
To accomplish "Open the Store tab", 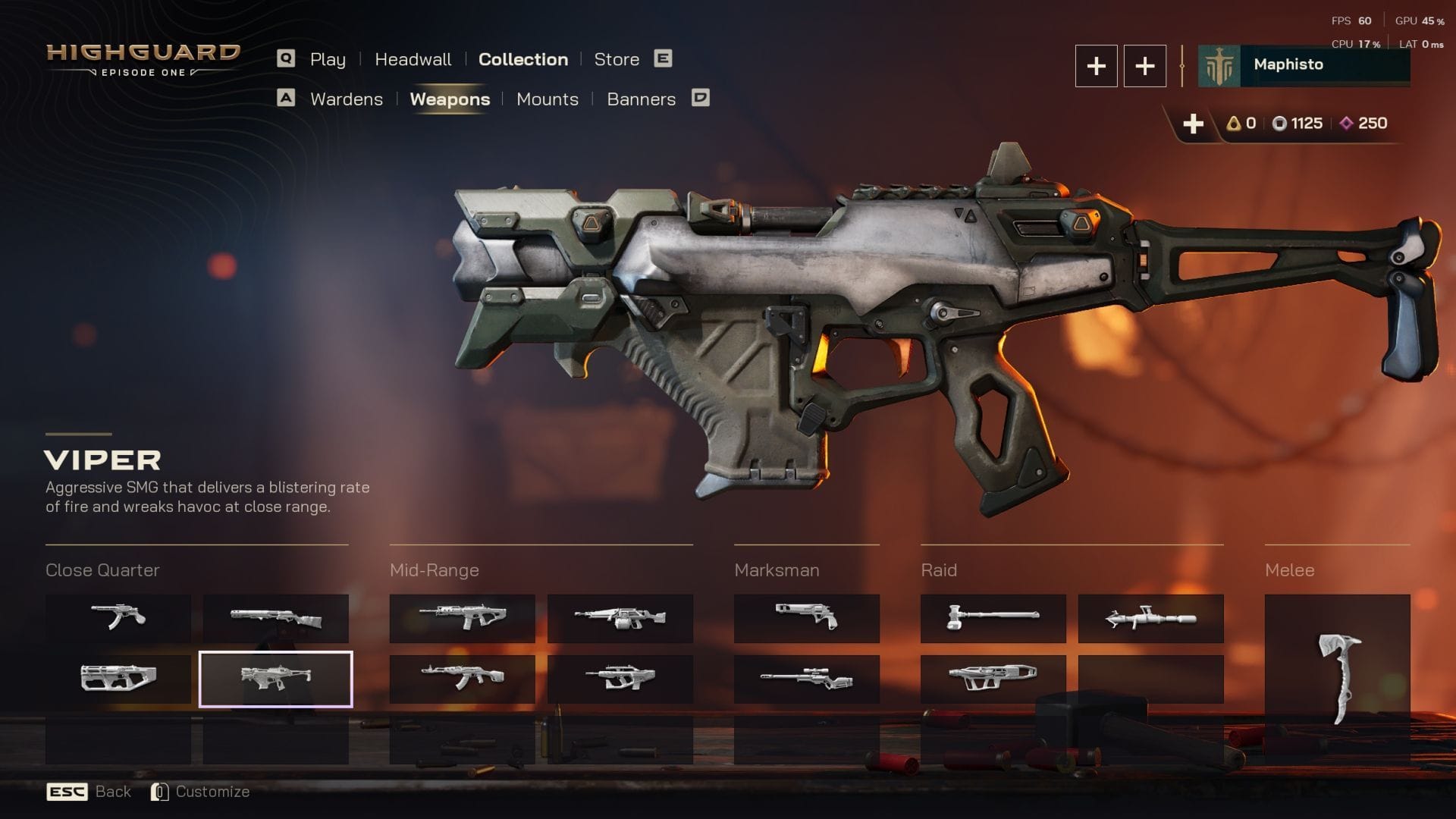I will [617, 59].
